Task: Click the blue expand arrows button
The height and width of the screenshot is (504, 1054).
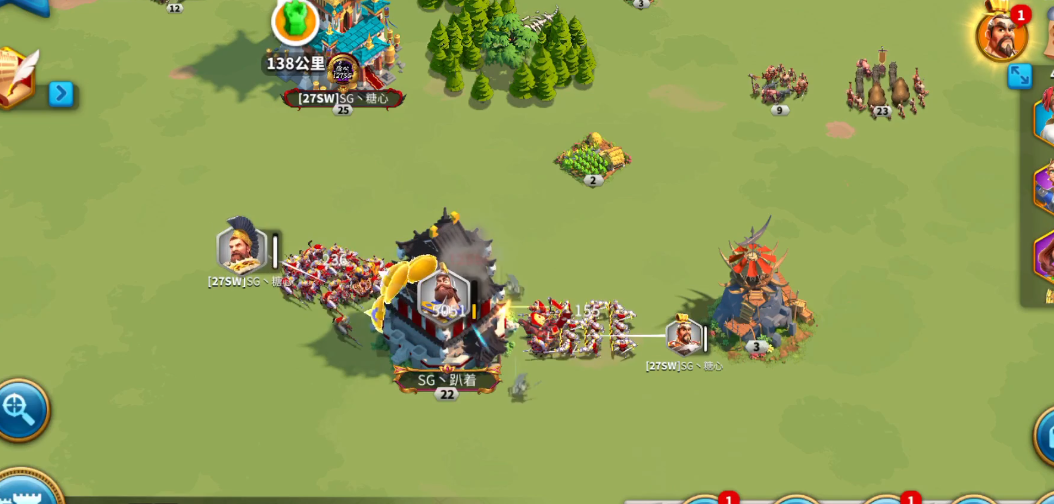Action: 1019,76
